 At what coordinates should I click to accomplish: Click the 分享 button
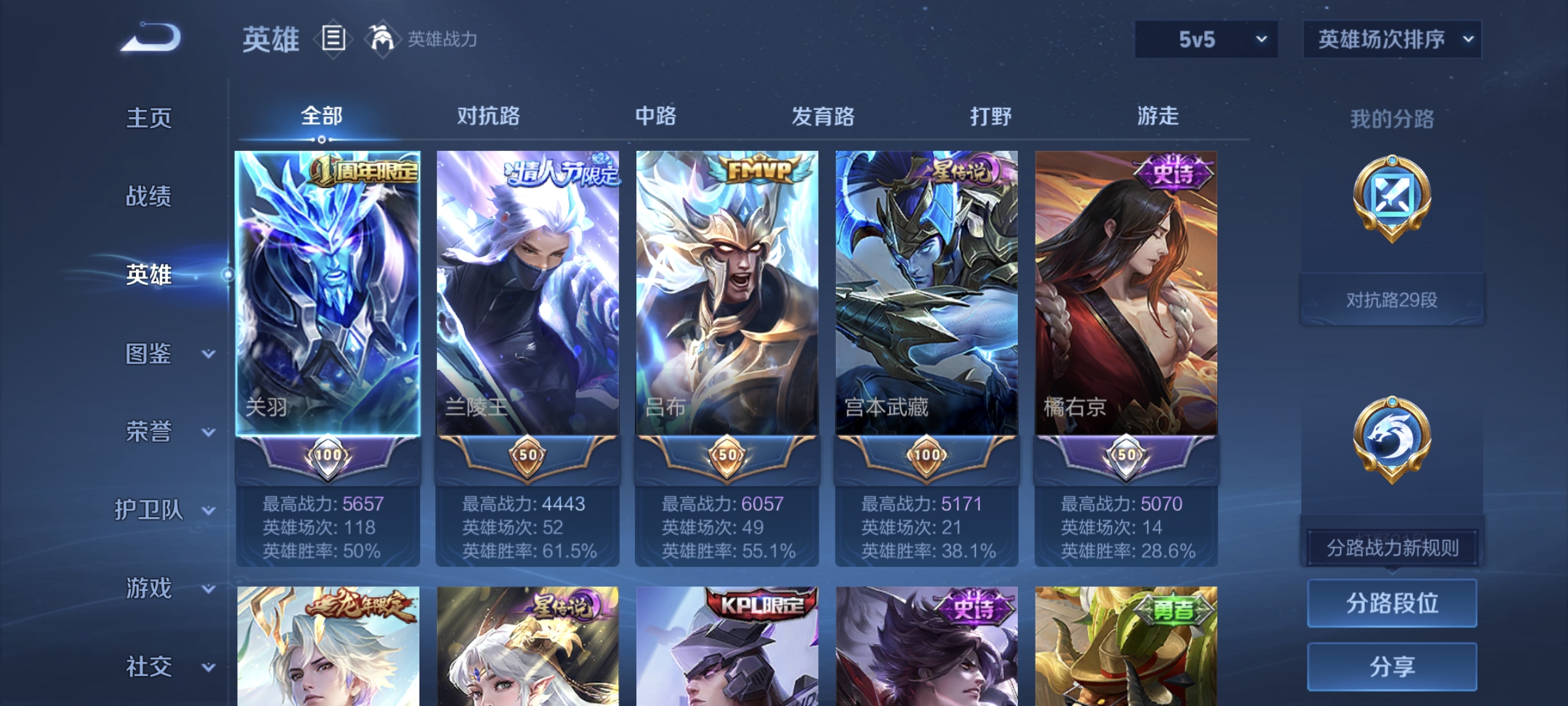pos(1392,667)
